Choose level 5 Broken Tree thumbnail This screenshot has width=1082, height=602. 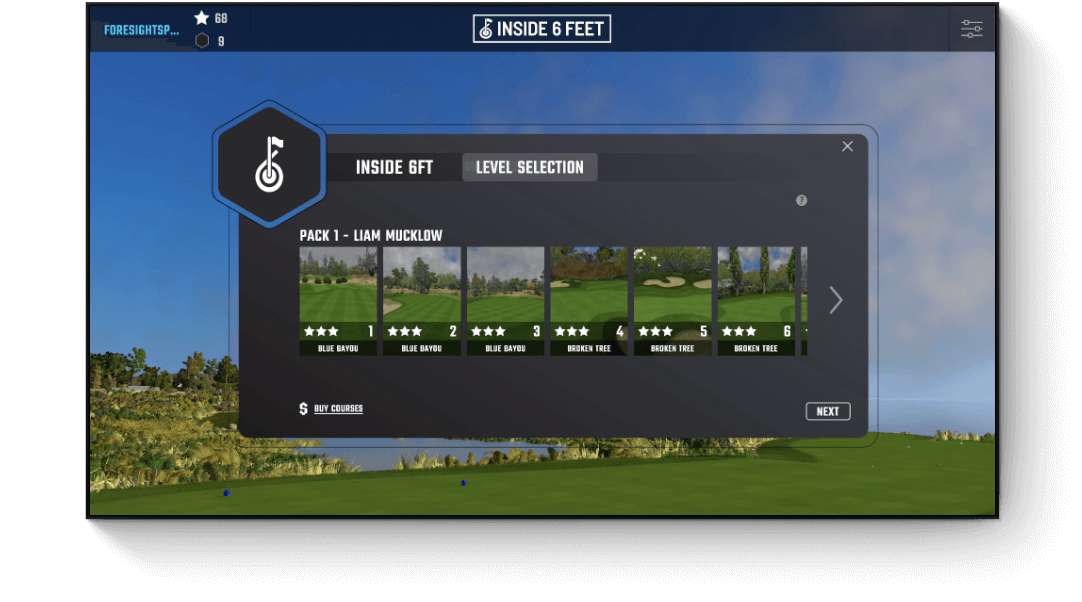(673, 295)
